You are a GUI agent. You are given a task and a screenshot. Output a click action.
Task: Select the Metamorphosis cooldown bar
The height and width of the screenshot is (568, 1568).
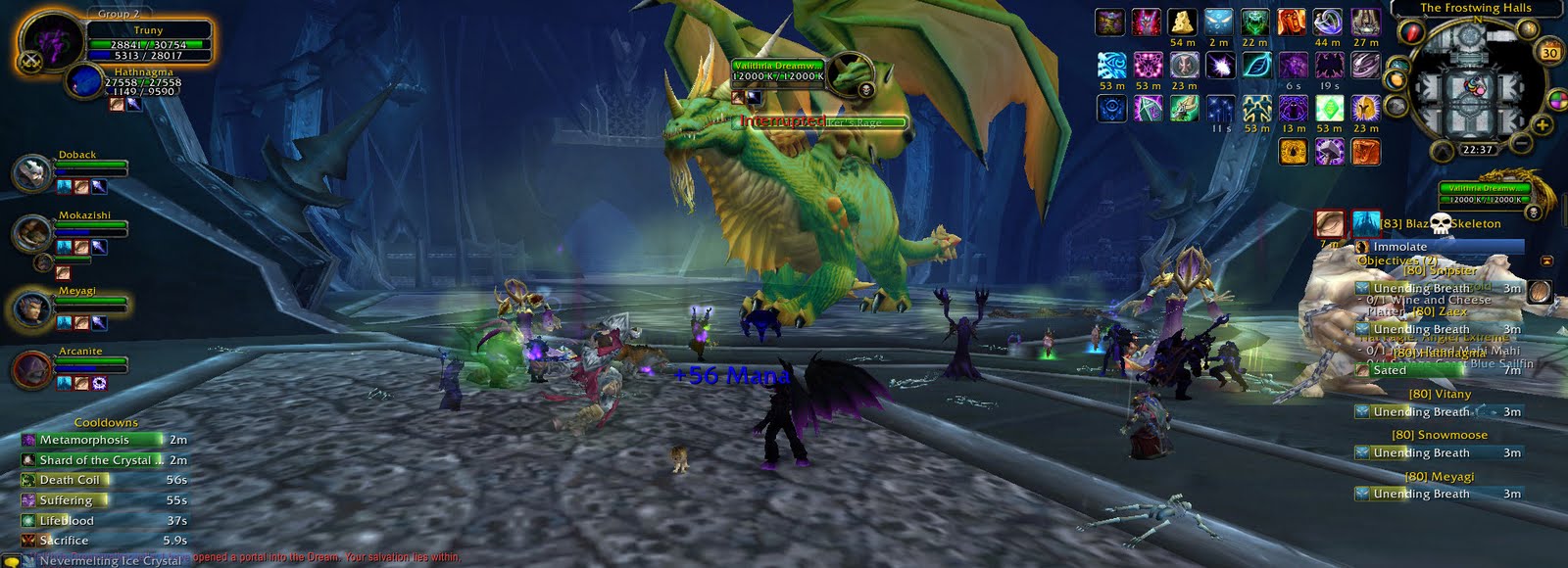[103, 441]
